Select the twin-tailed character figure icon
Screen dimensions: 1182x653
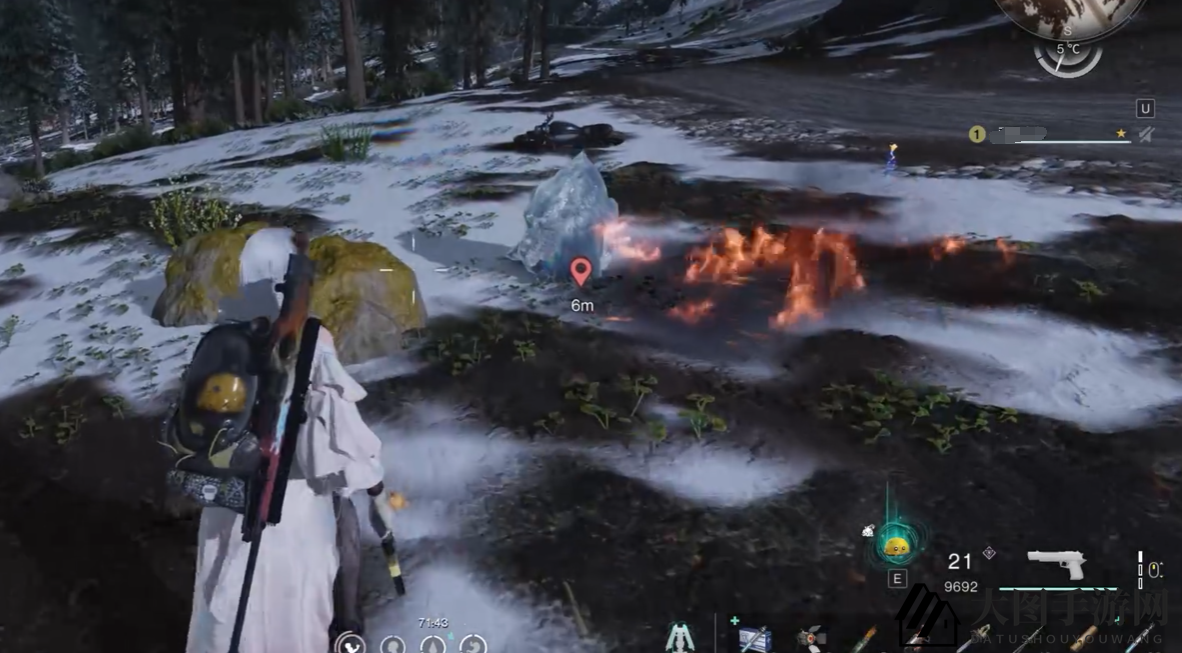point(682,637)
